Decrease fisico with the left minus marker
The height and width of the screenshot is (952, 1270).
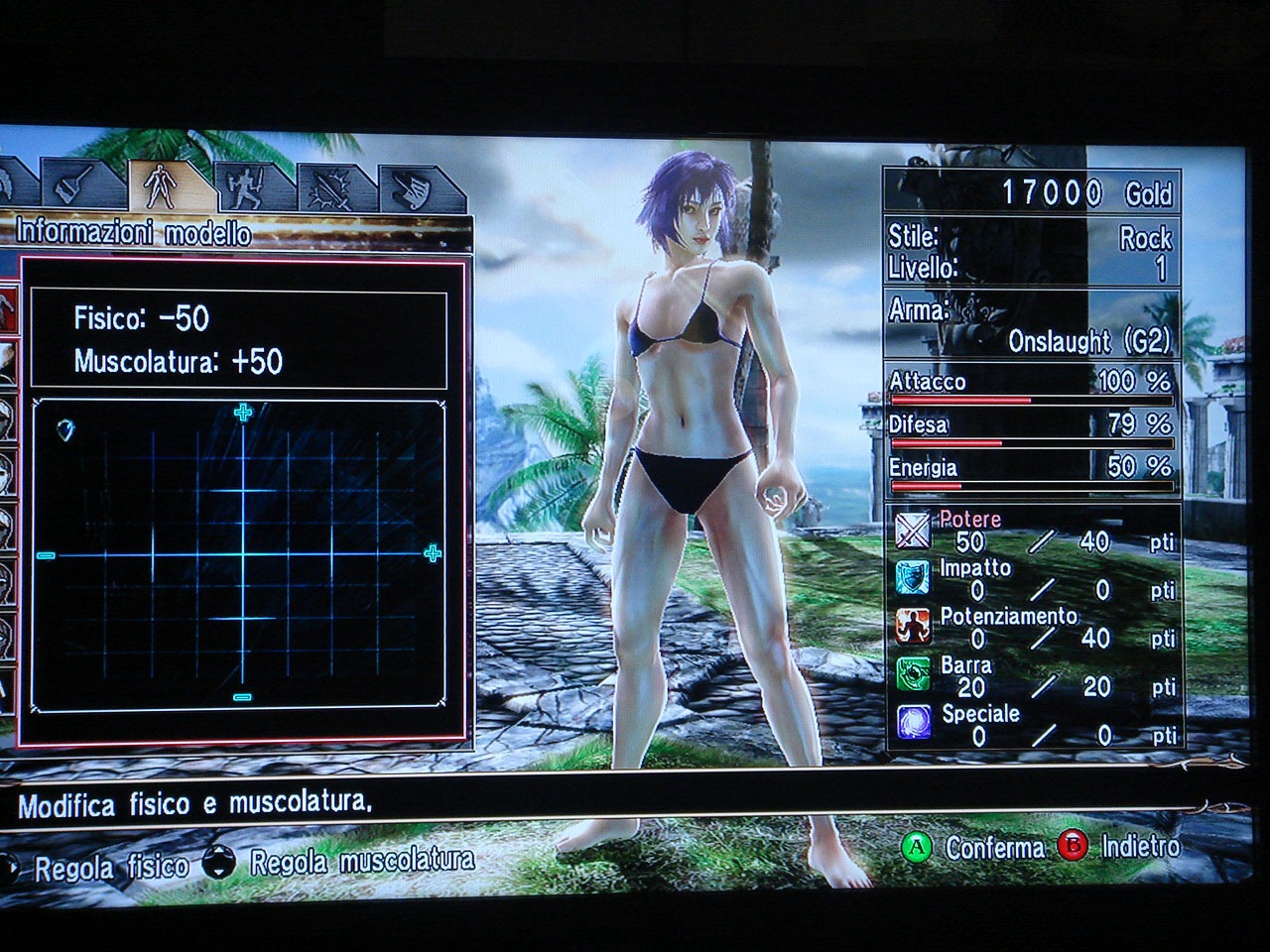coord(46,555)
